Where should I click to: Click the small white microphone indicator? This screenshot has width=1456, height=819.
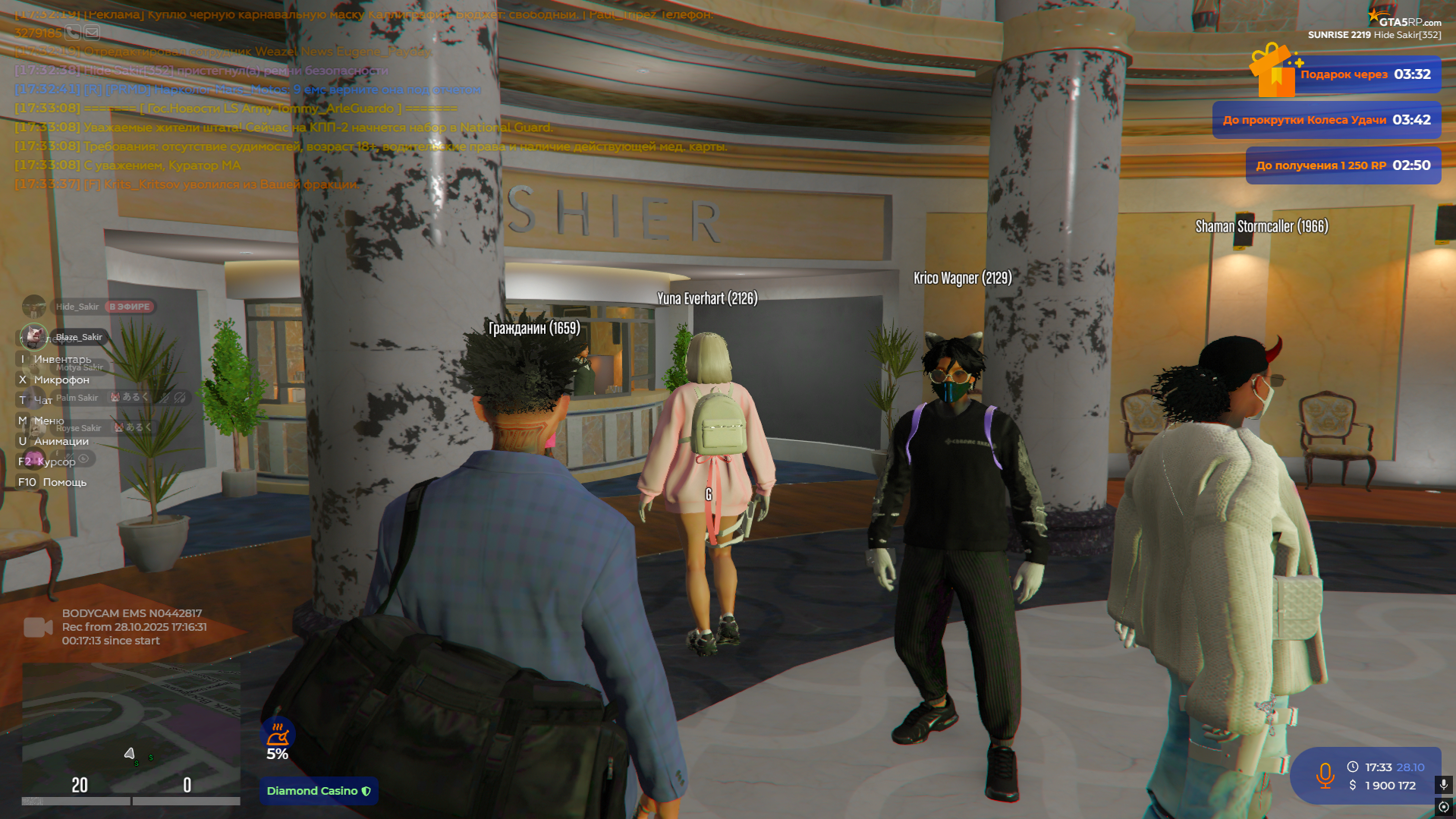(1444, 784)
